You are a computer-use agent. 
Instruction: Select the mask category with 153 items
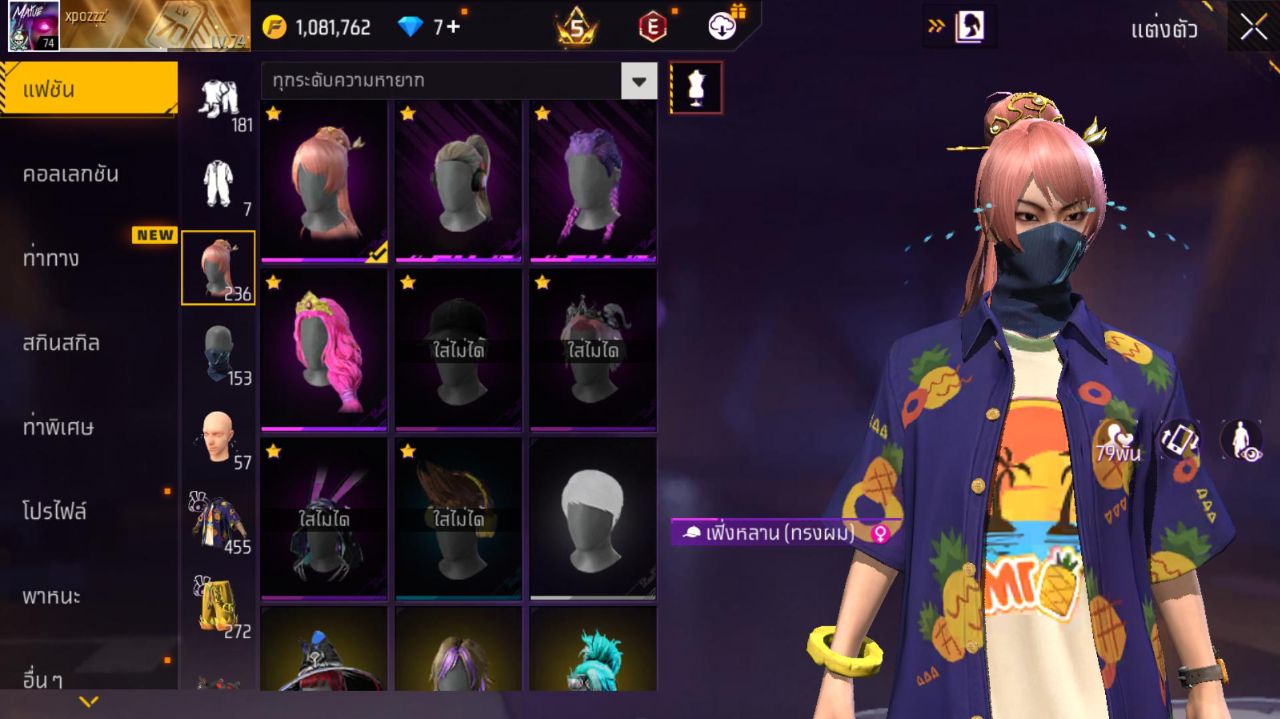pyautogui.click(x=219, y=352)
